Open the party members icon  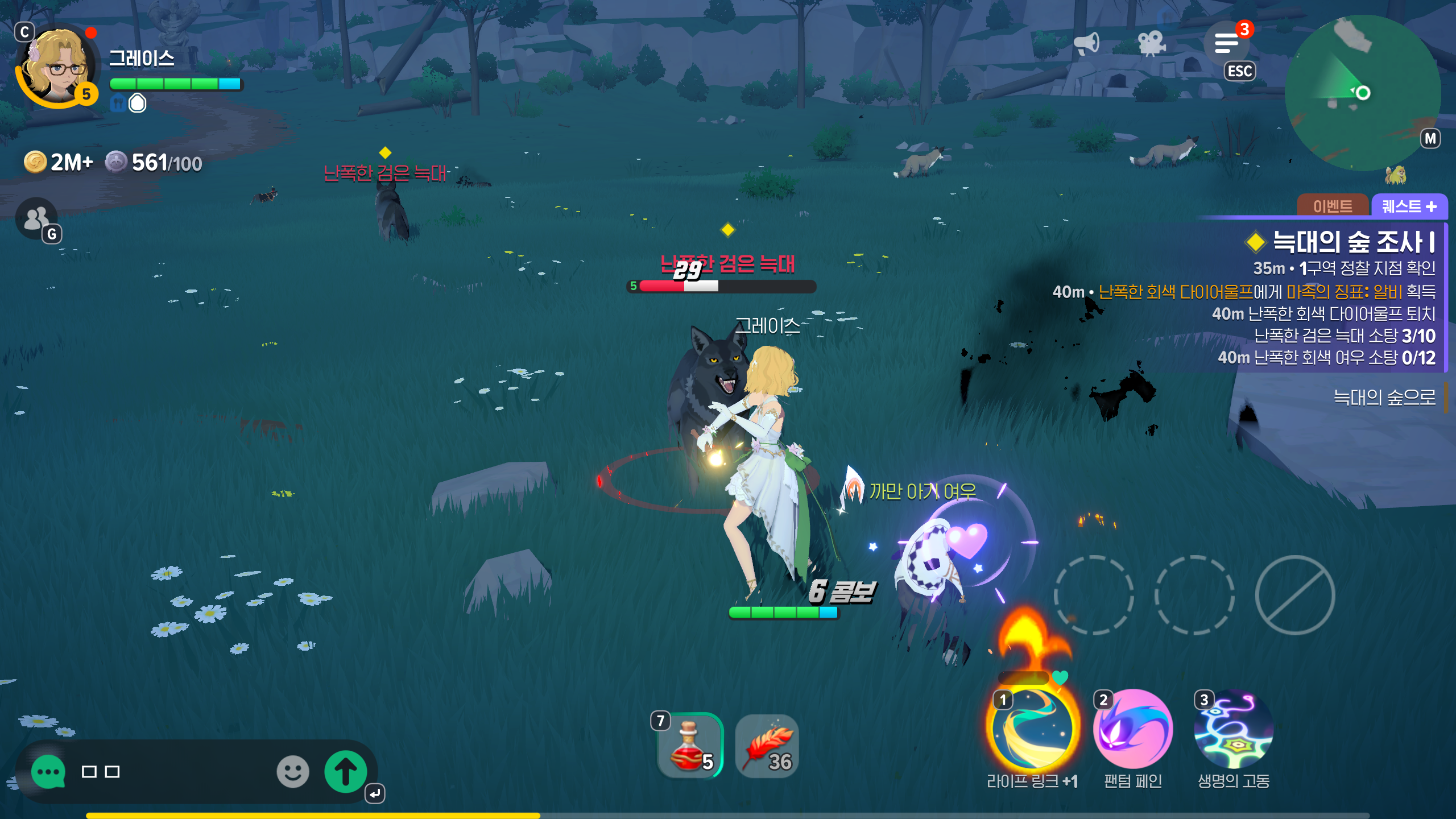(x=36, y=218)
